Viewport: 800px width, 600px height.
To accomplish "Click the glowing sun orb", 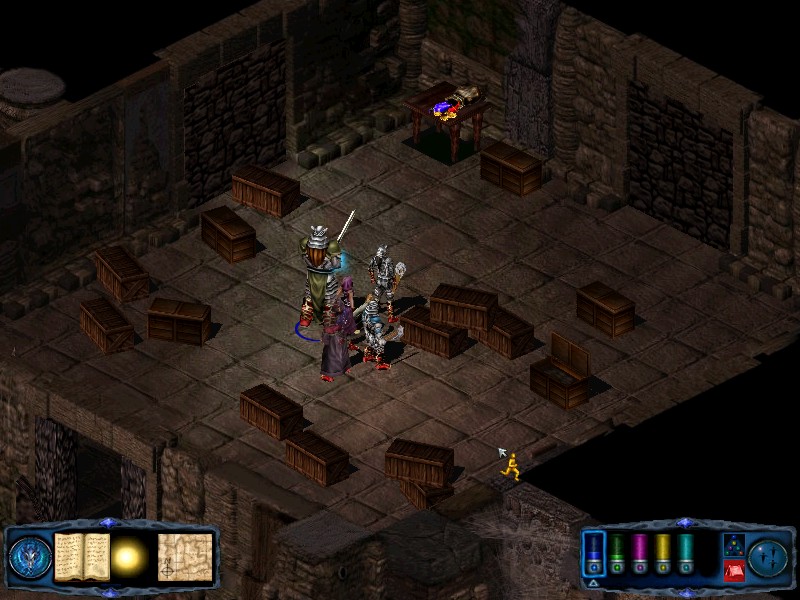I will [x=131, y=556].
